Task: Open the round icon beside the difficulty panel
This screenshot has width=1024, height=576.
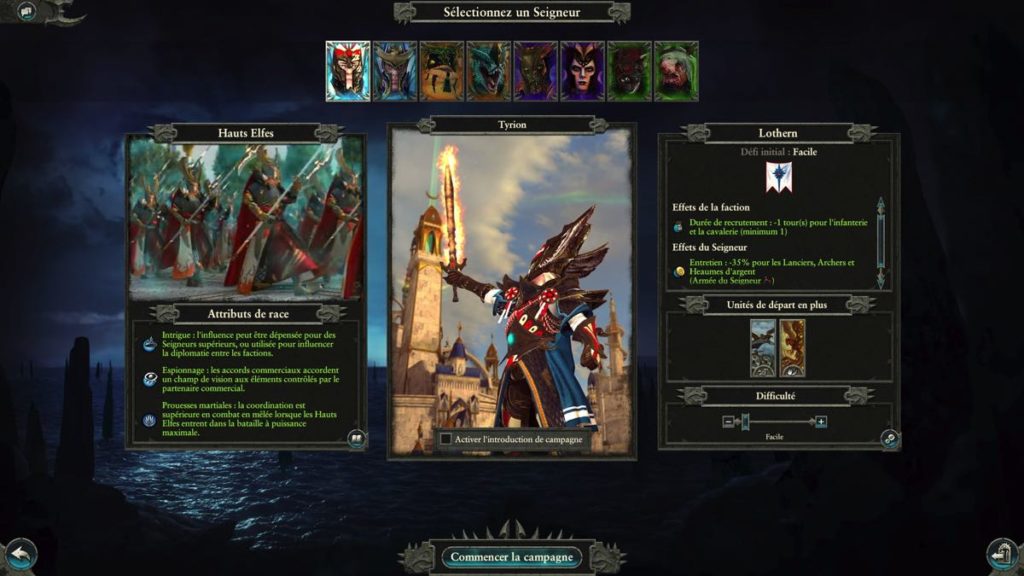Action: click(x=888, y=438)
